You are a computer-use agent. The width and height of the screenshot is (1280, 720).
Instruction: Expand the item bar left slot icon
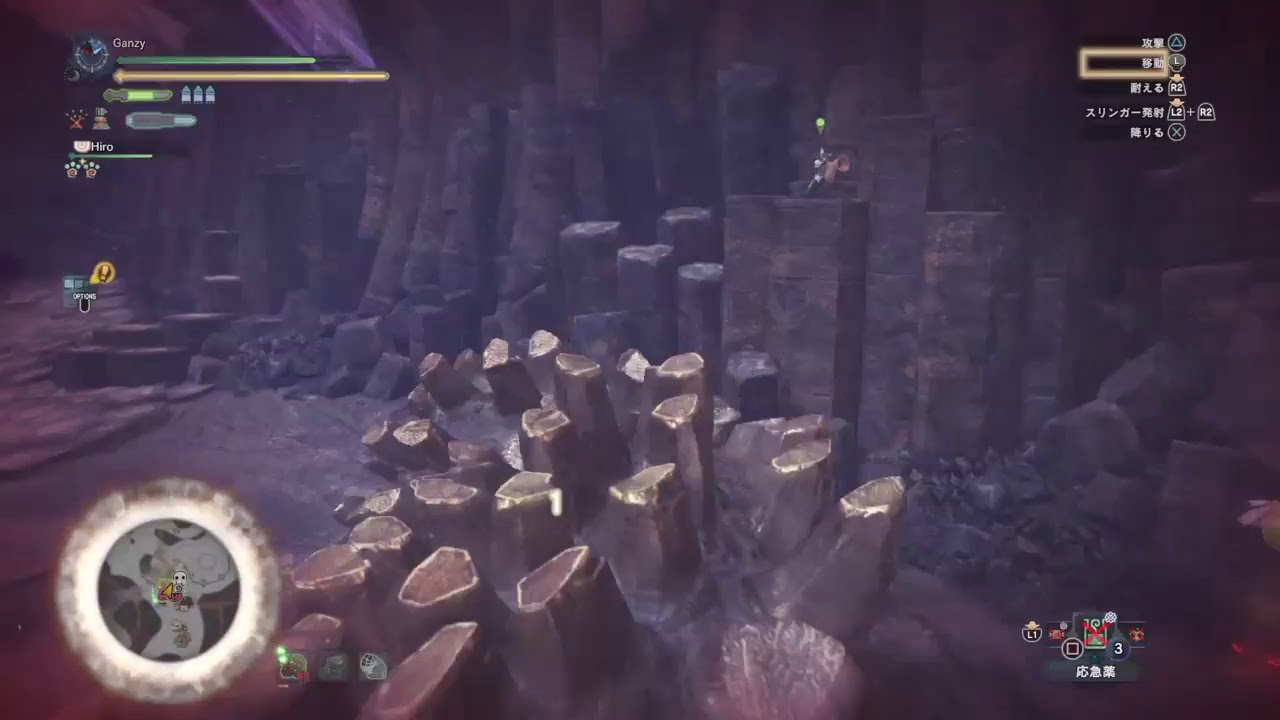(x=1056, y=634)
